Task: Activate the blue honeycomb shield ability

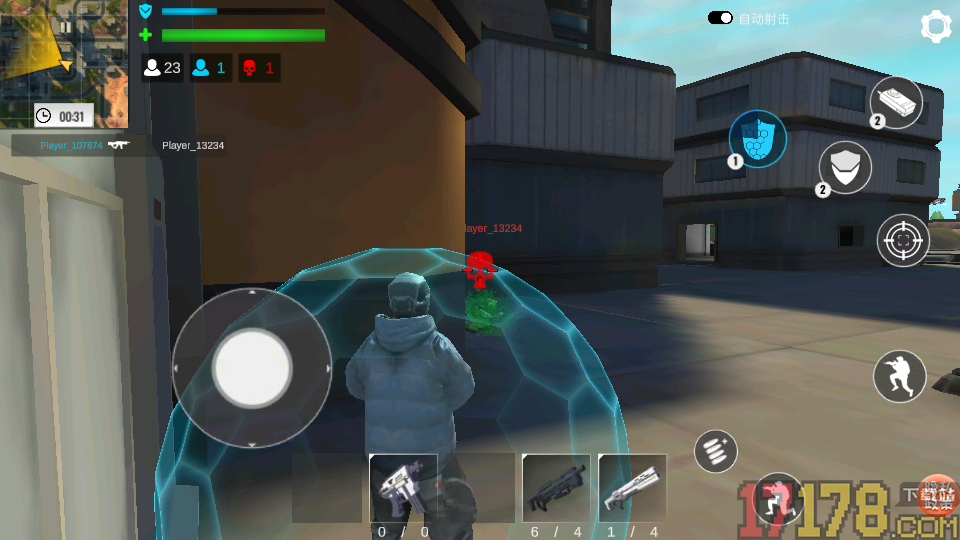Action: tap(757, 138)
